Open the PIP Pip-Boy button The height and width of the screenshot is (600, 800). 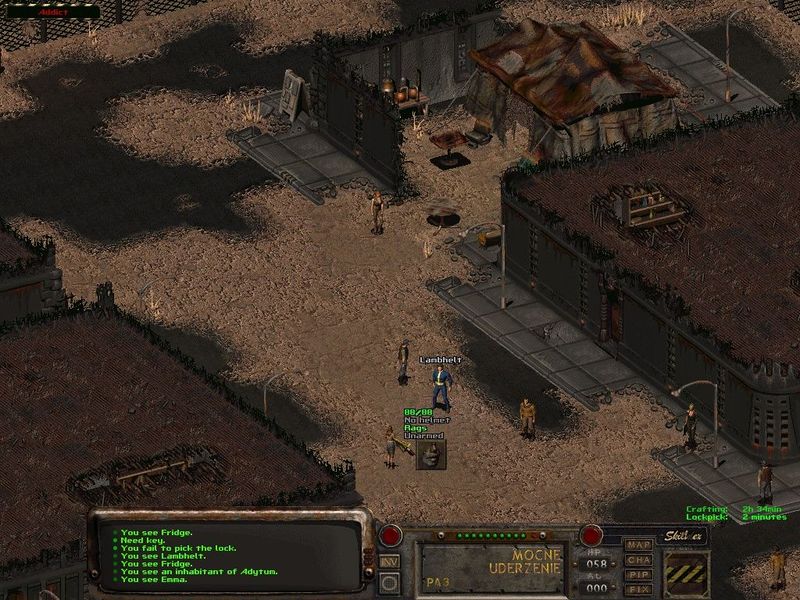(x=638, y=574)
